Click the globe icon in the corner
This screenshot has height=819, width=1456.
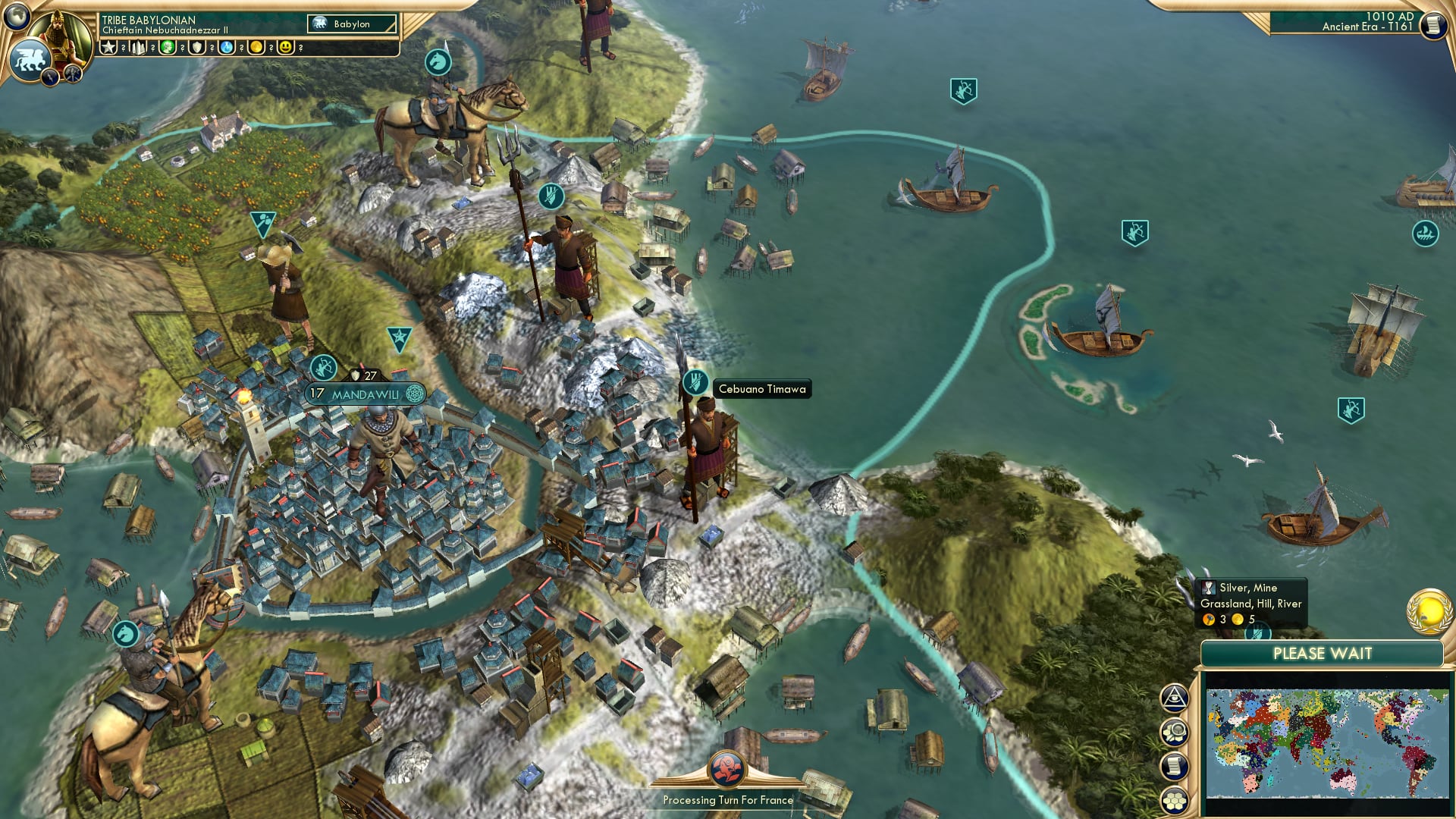[16, 15]
